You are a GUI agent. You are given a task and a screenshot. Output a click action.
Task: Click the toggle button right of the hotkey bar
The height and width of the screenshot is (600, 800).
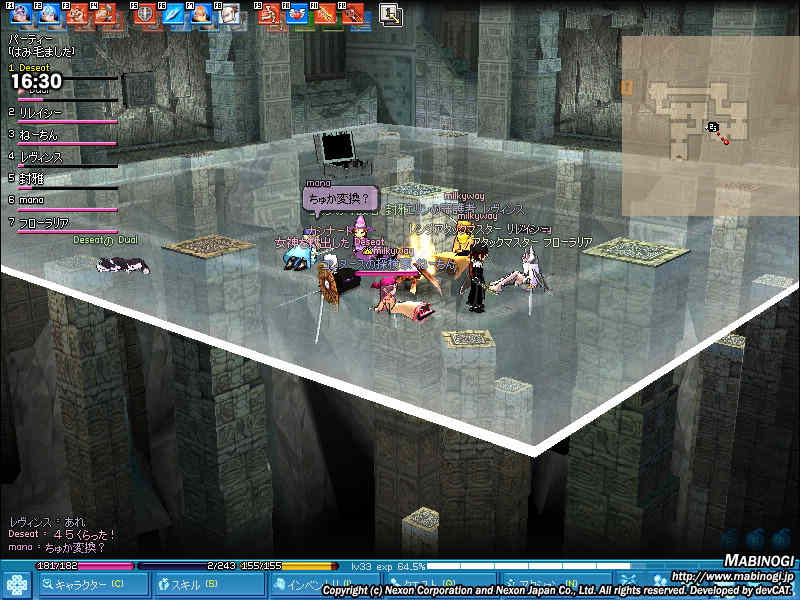point(390,14)
